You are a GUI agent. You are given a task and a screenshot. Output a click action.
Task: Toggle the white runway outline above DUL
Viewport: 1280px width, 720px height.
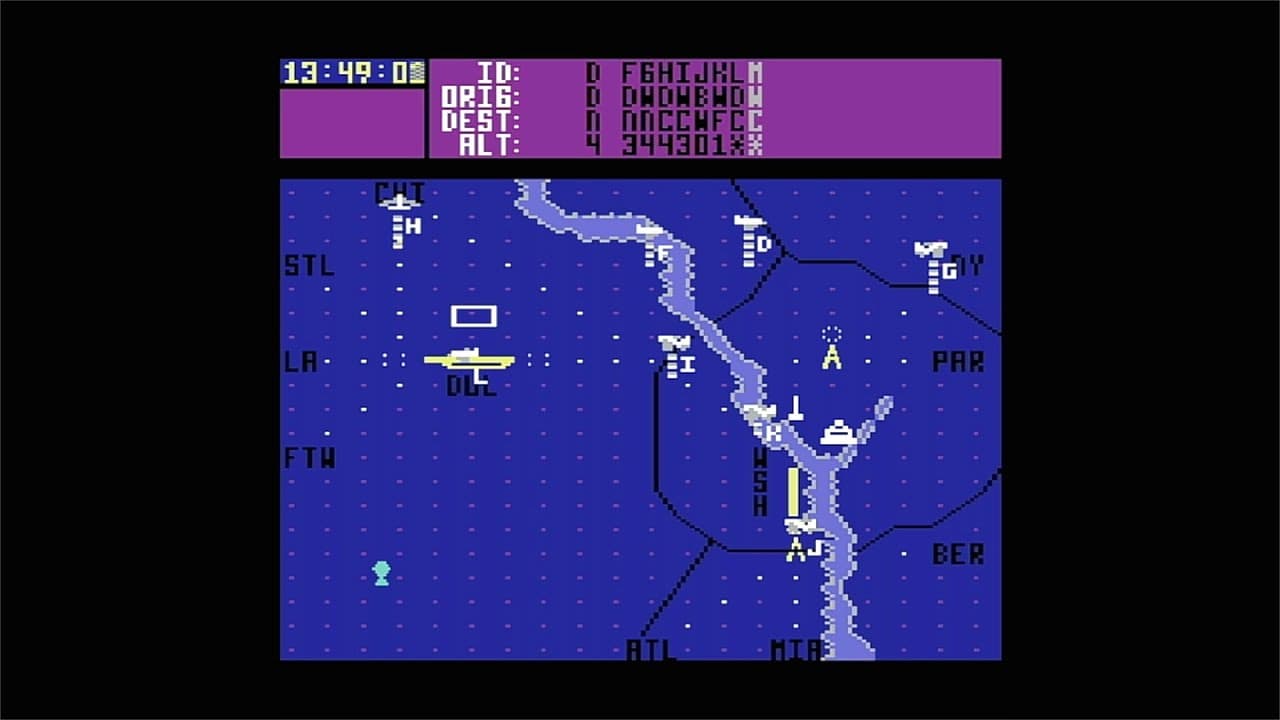coord(472,315)
